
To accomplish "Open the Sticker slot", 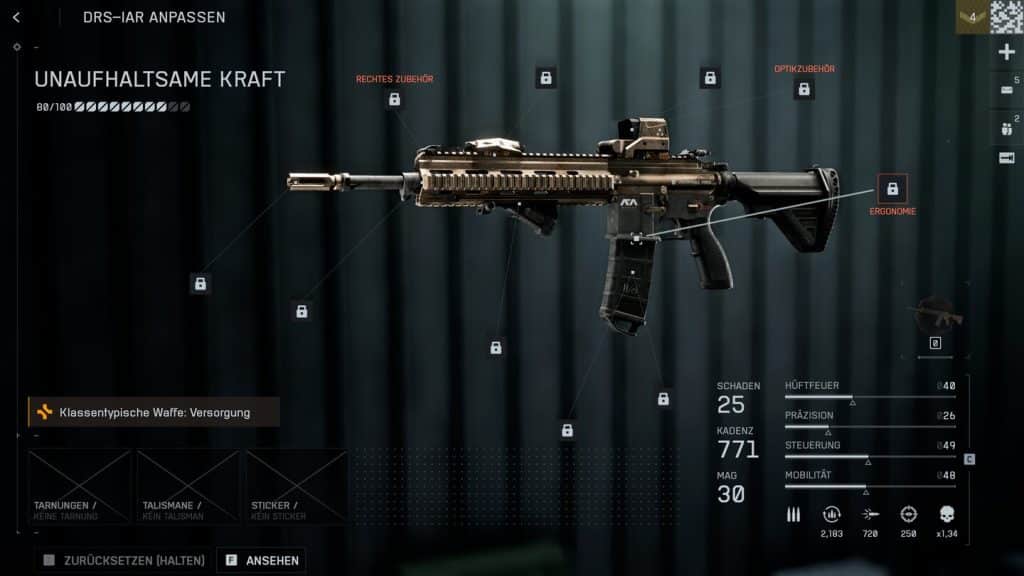I will coord(296,487).
